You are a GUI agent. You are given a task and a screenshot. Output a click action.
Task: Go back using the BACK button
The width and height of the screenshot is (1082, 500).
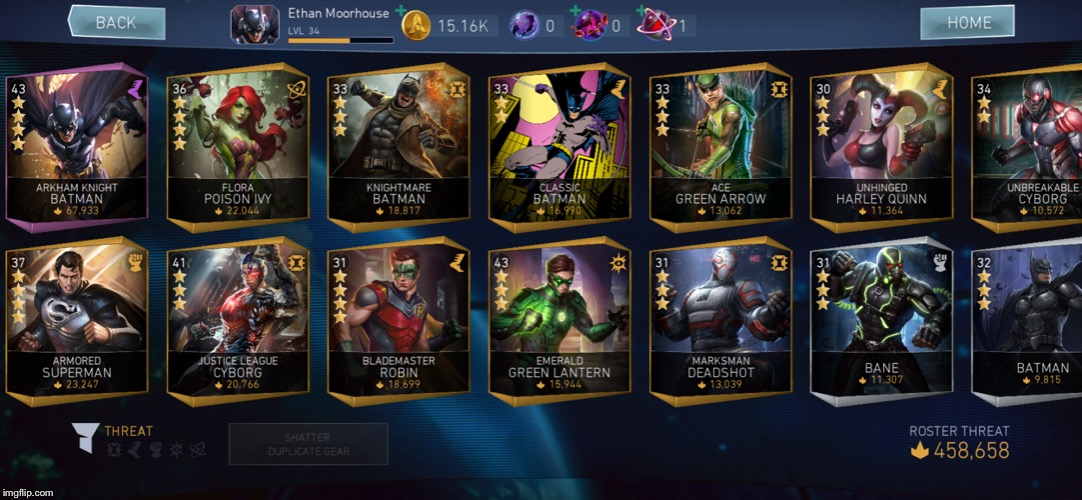[116, 23]
